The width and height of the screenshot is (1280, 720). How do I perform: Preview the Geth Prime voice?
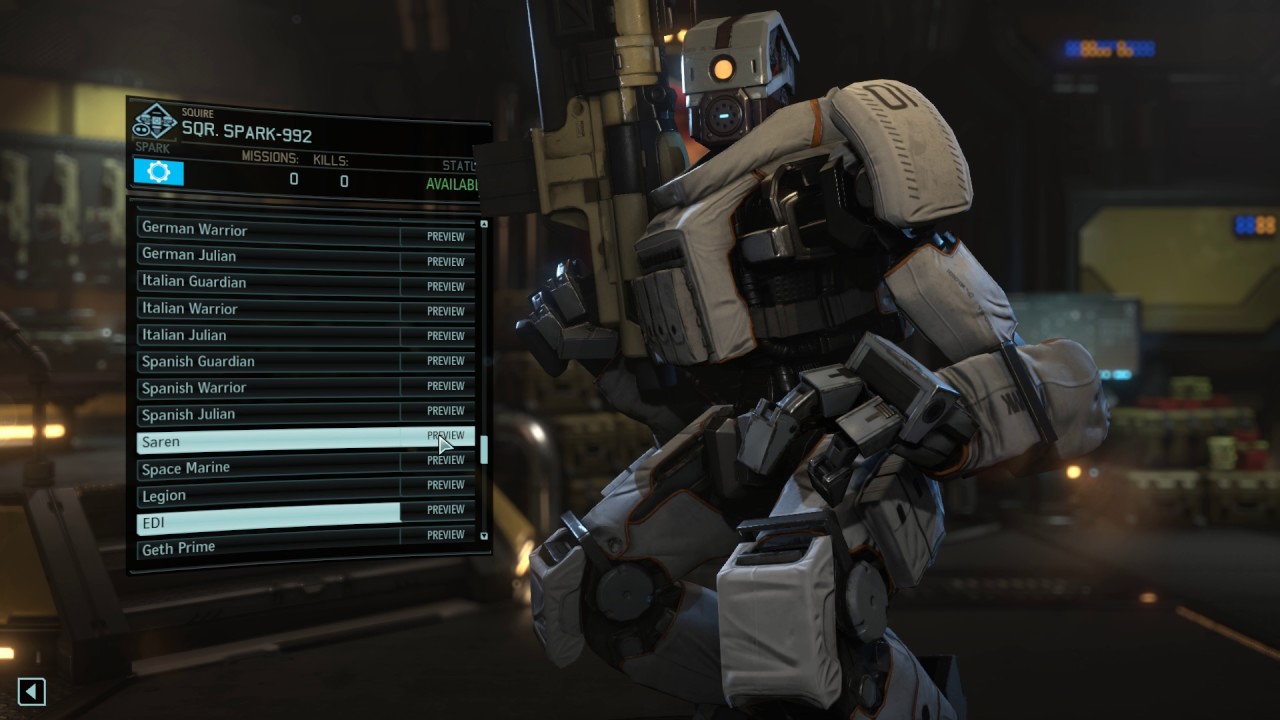(445, 535)
